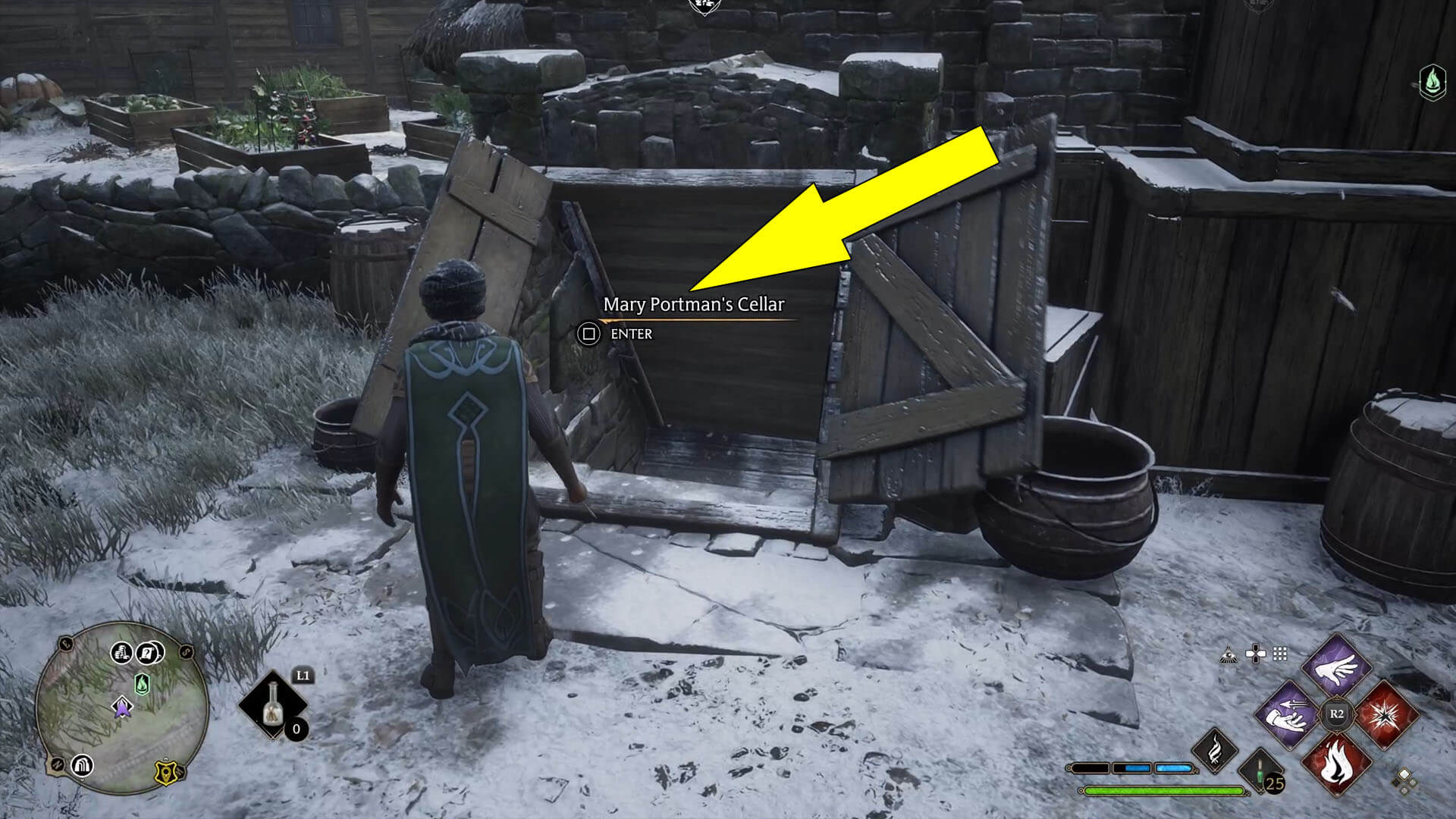Open the quest scroll icon on the minimap
This screenshot has width=1456, height=819.
point(149,653)
